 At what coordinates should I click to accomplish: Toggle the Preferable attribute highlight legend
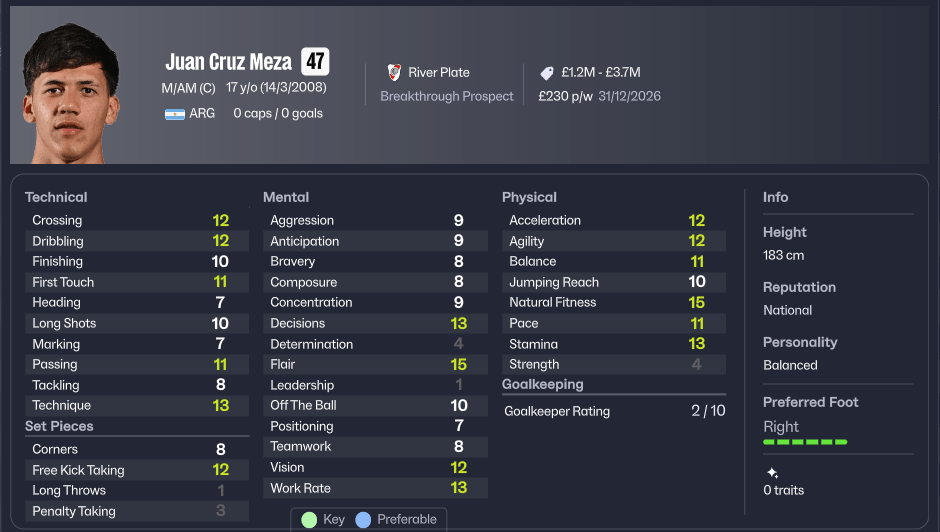[397, 519]
